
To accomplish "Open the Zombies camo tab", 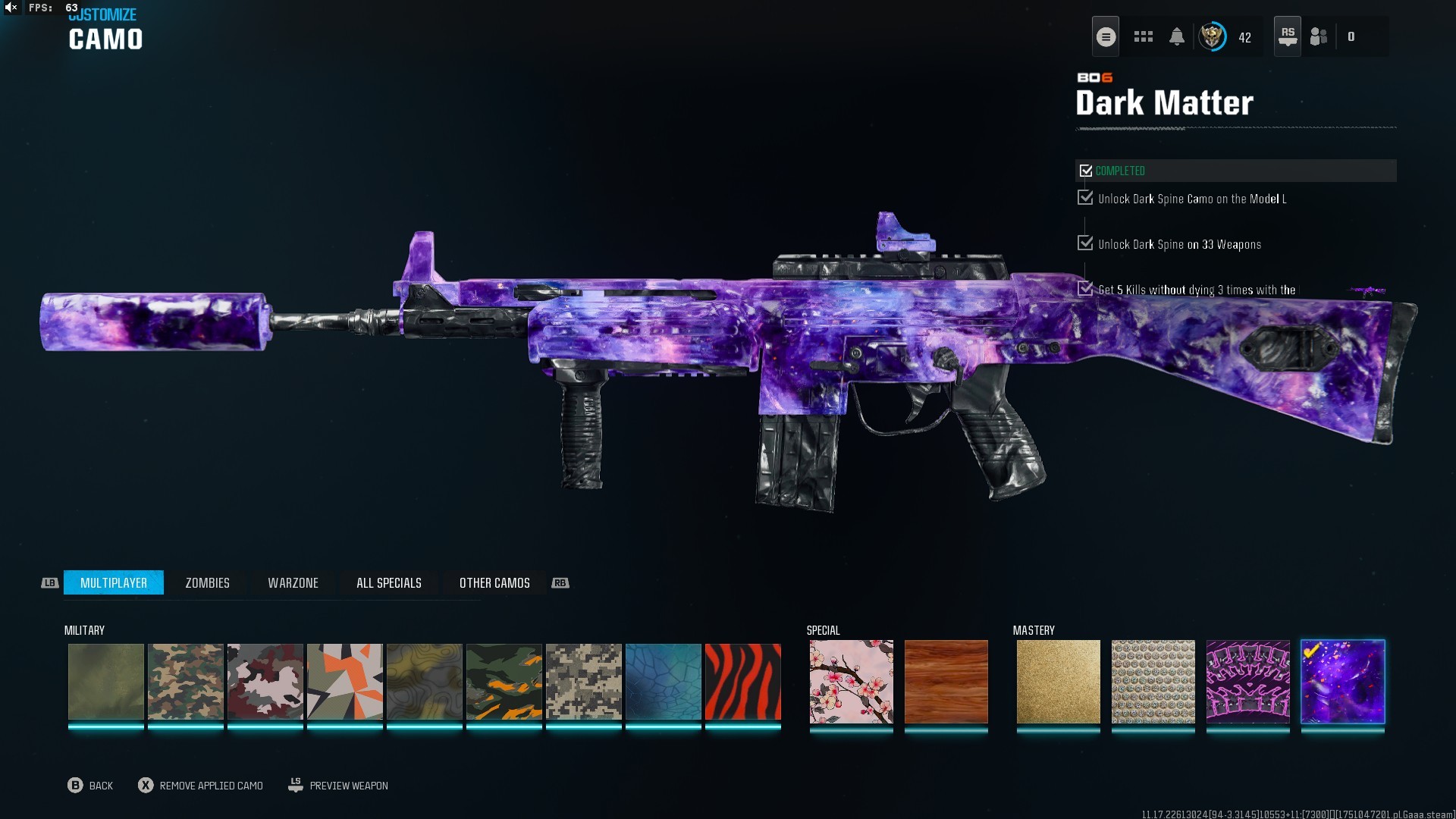I will coord(207,582).
